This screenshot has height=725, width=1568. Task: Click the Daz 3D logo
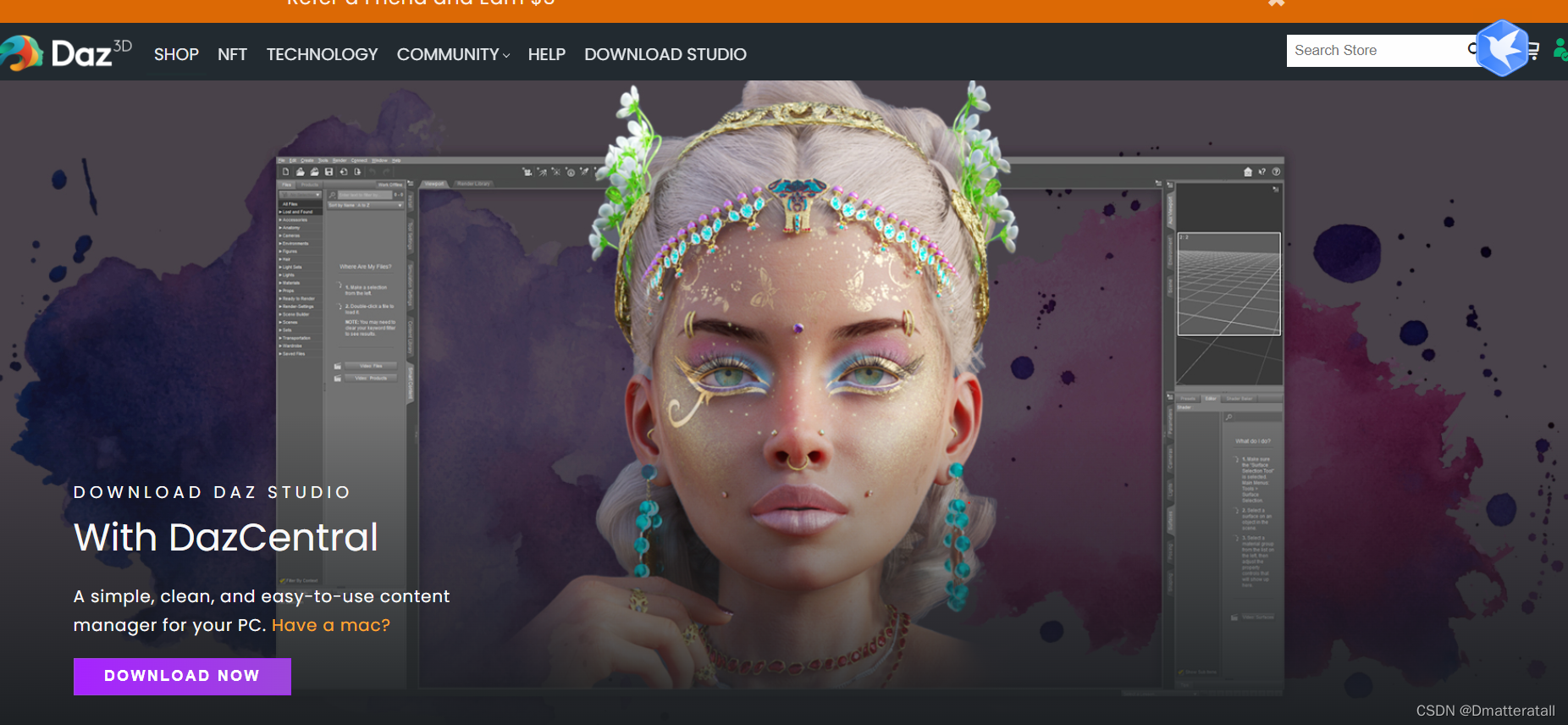[x=68, y=53]
